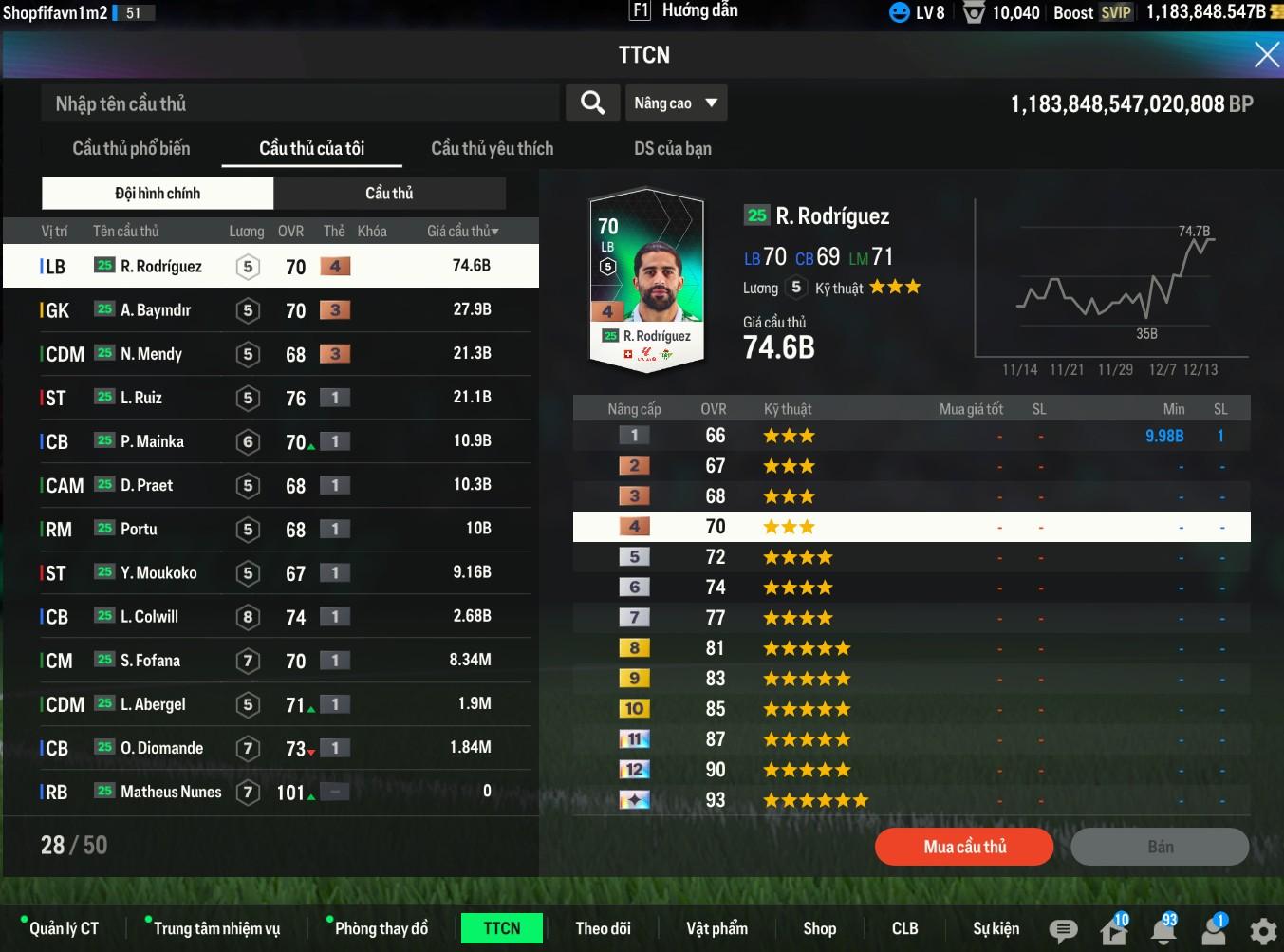Open the Cầu thủ yêu thích tab

pyautogui.click(x=492, y=148)
